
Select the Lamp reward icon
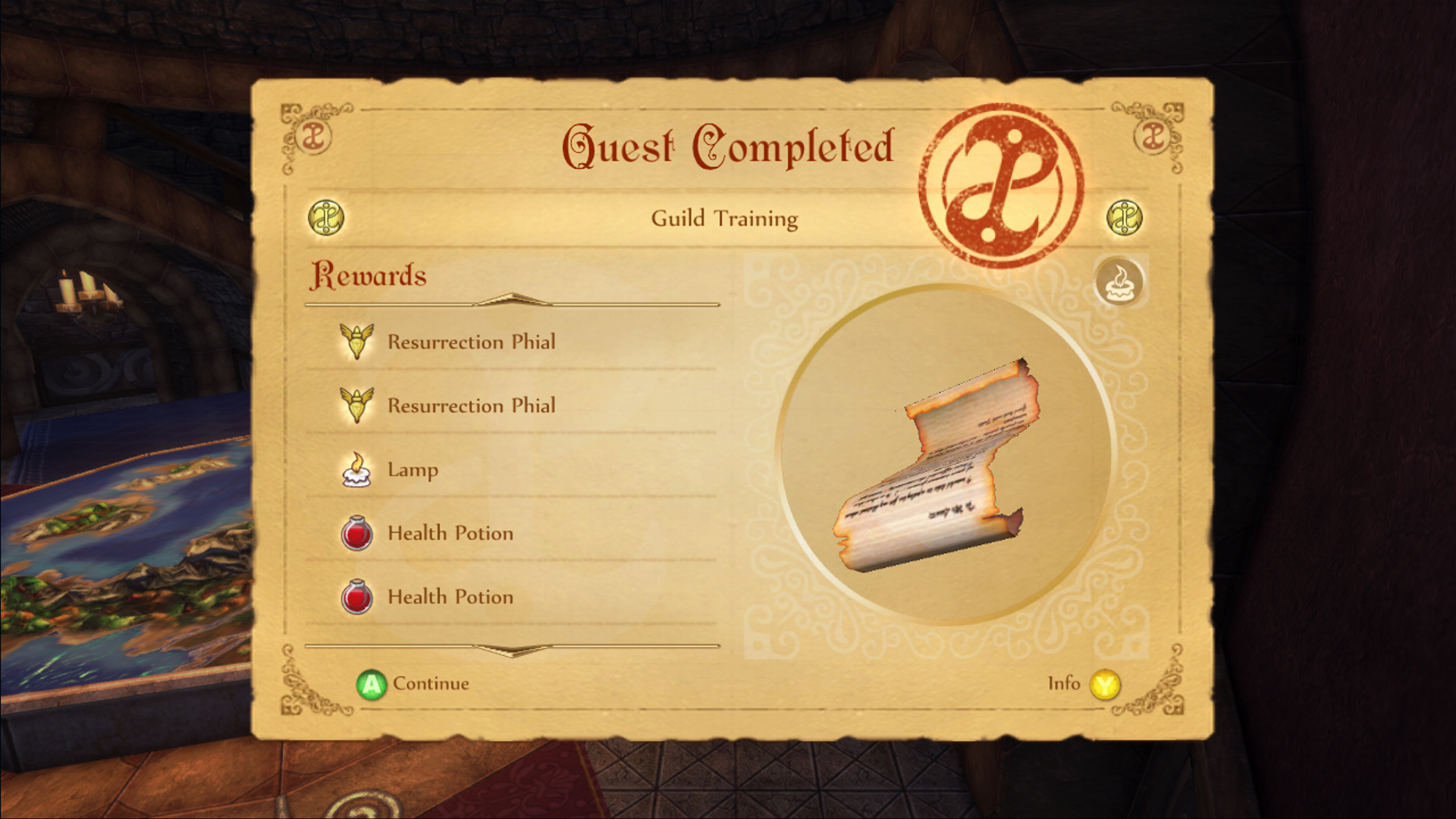point(358,470)
